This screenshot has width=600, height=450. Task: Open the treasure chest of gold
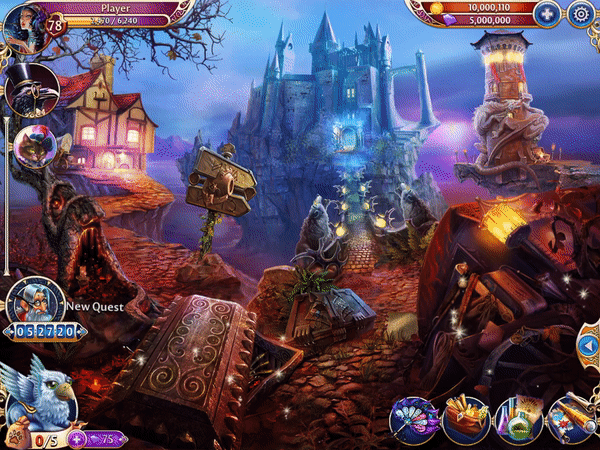[465, 418]
